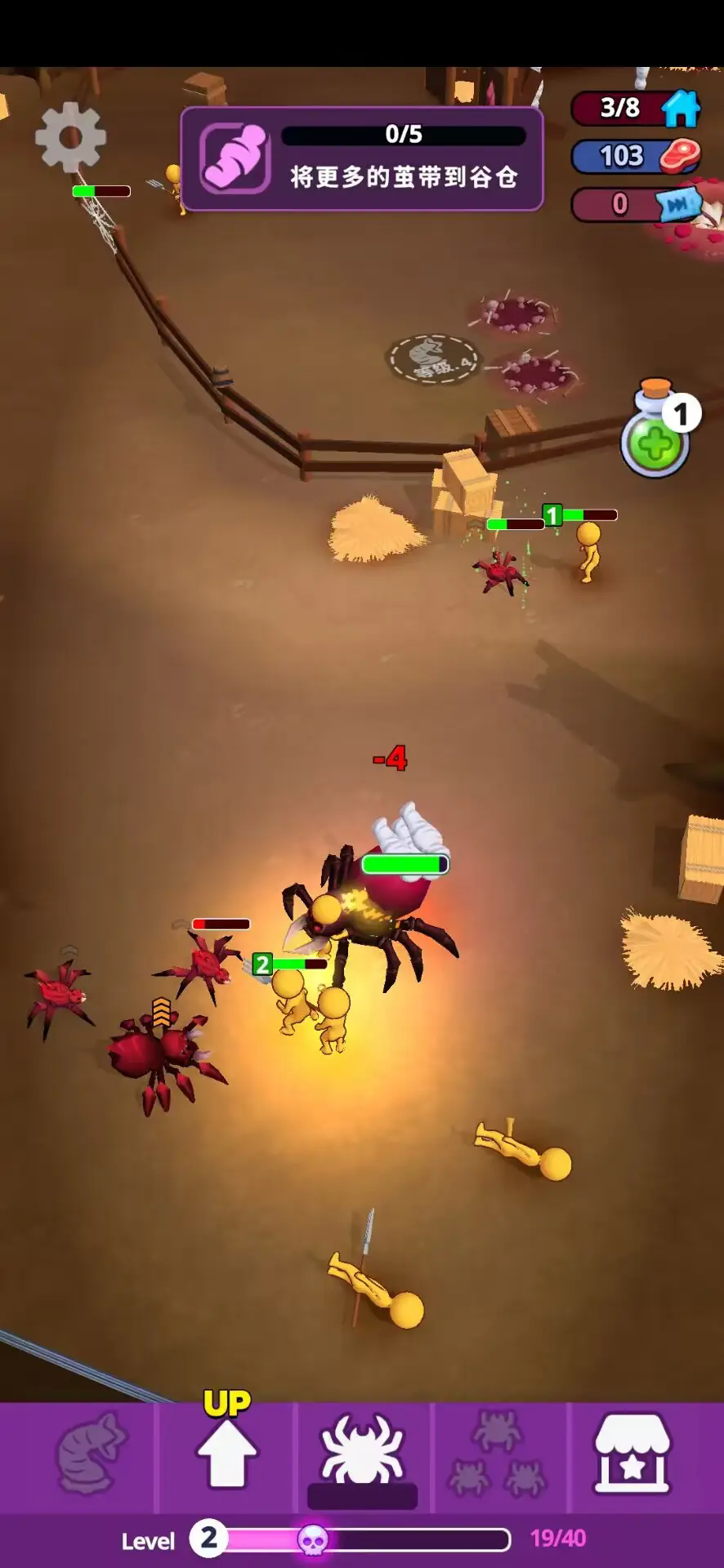Screen dimensions: 724x1568
Task: Tap the house population counter
Action: click(x=636, y=108)
